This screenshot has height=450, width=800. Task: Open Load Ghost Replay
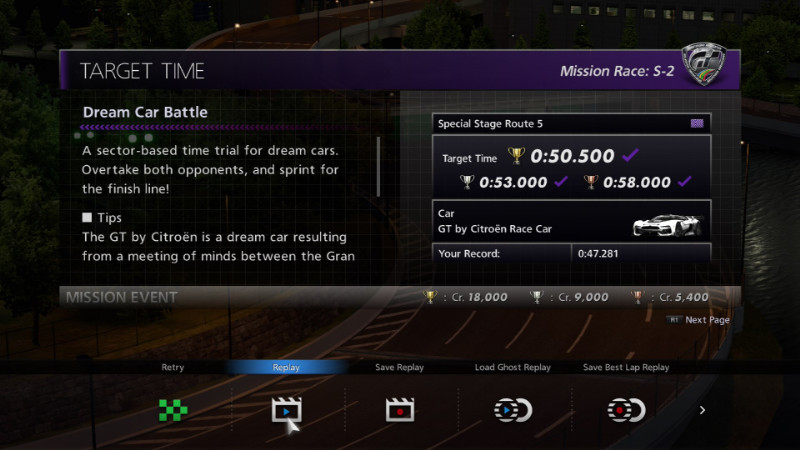tap(513, 409)
